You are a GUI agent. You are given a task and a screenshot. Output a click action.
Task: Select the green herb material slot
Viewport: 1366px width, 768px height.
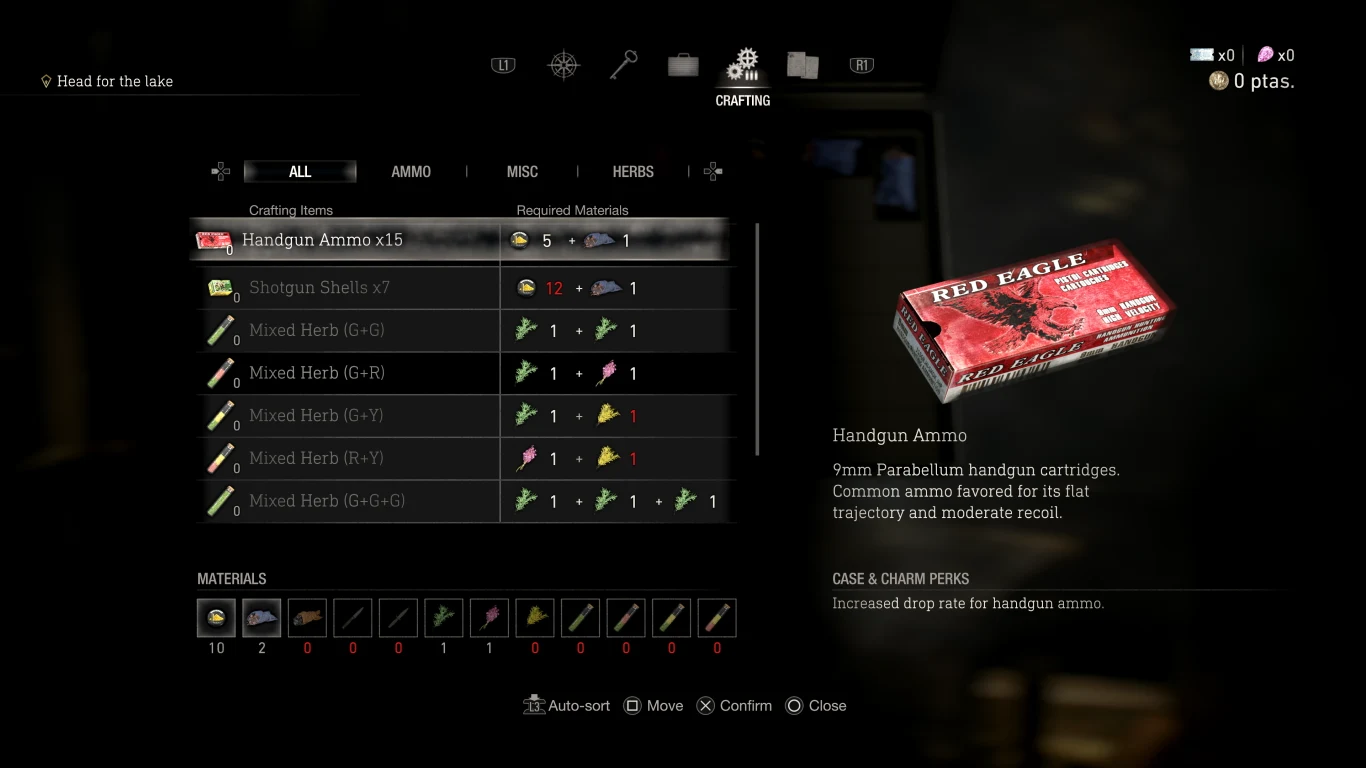[444, 618]
